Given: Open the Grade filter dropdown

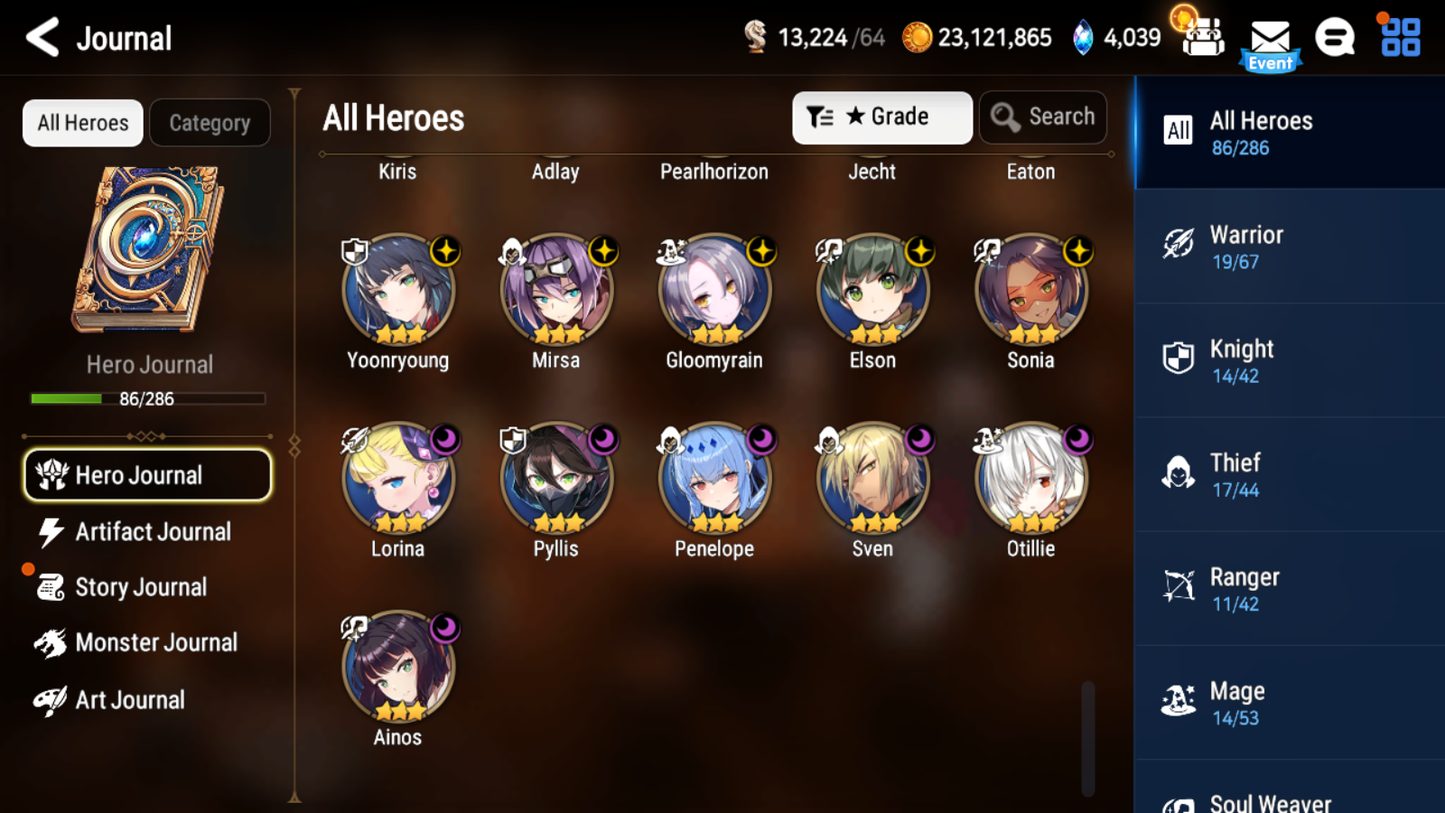Looking at the screenshot, I should coord(881,117).
